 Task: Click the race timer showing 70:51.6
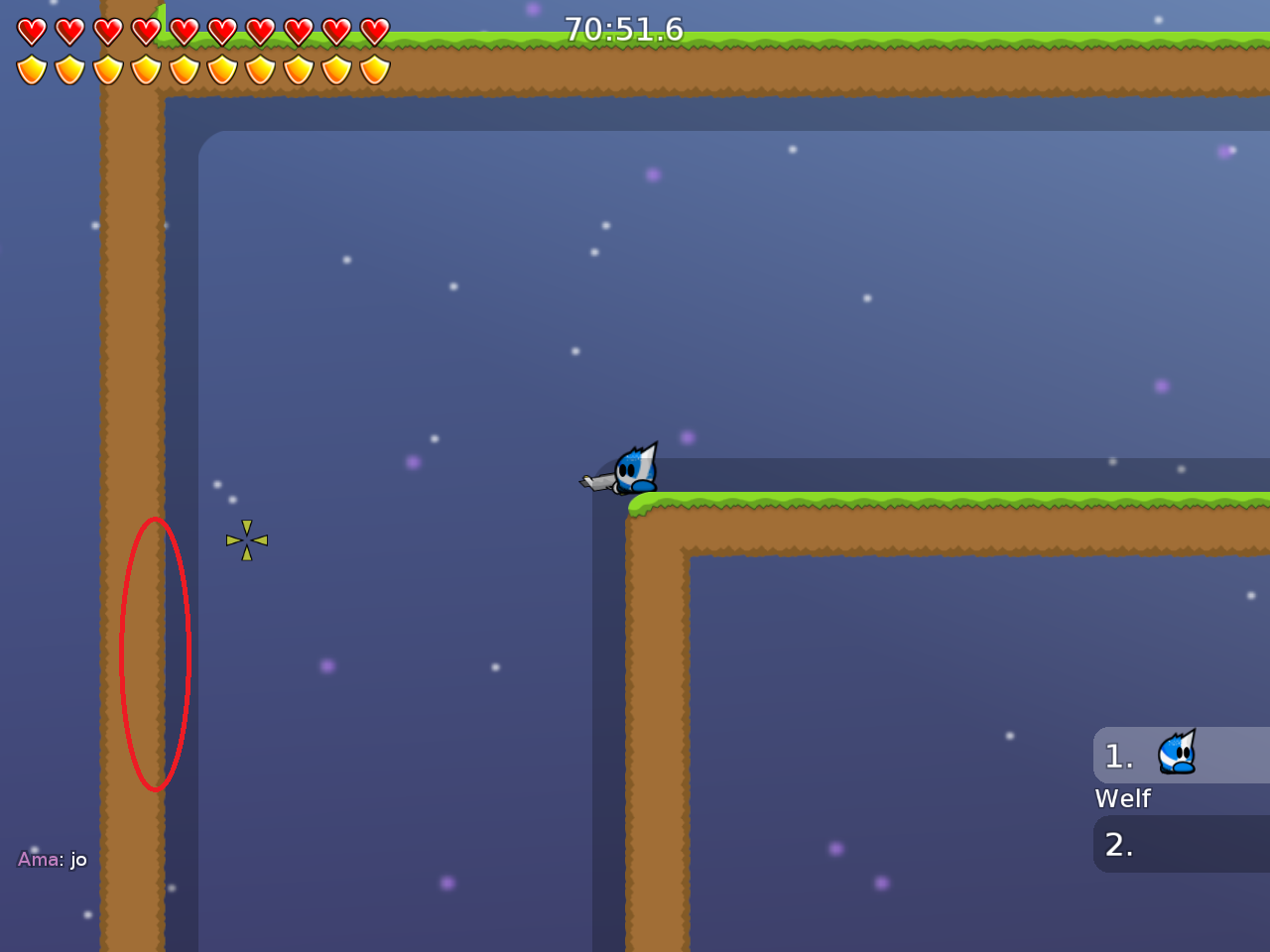tap(624, 30)
